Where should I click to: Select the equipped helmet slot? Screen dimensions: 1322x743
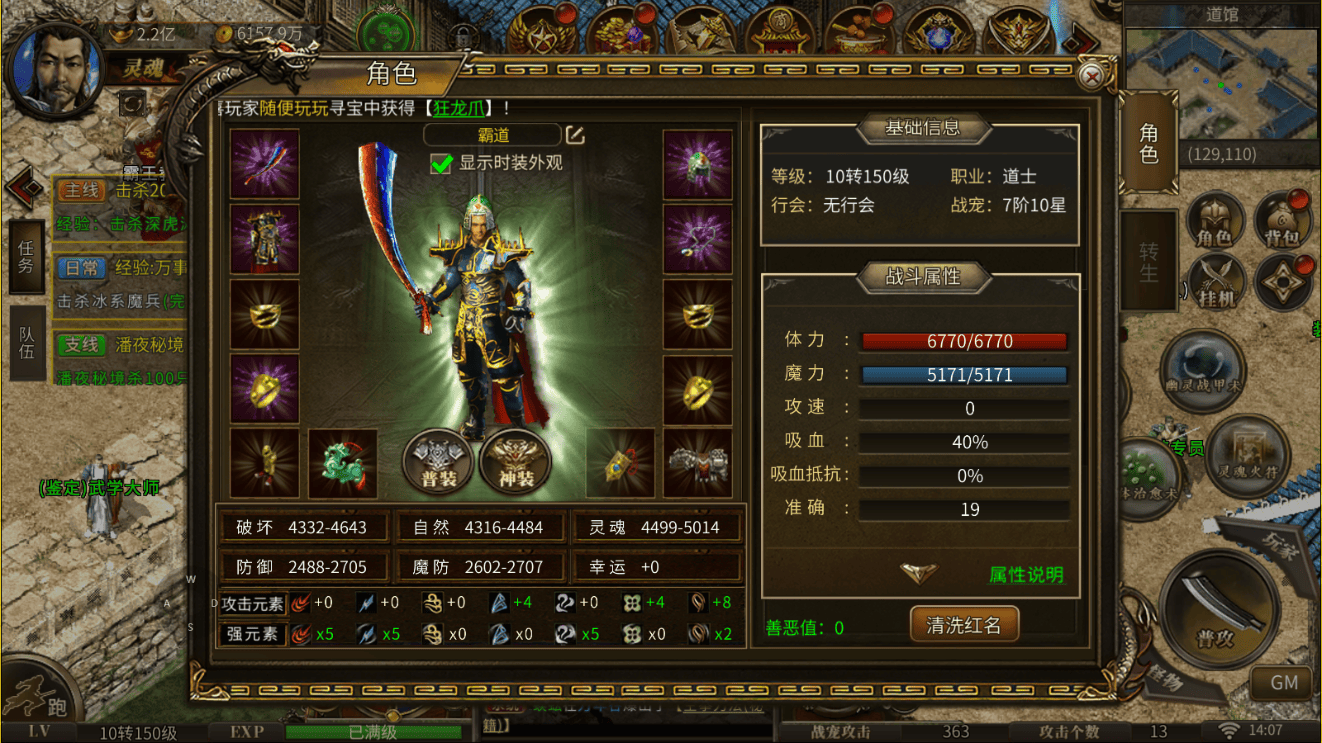[x=697, y=164]
